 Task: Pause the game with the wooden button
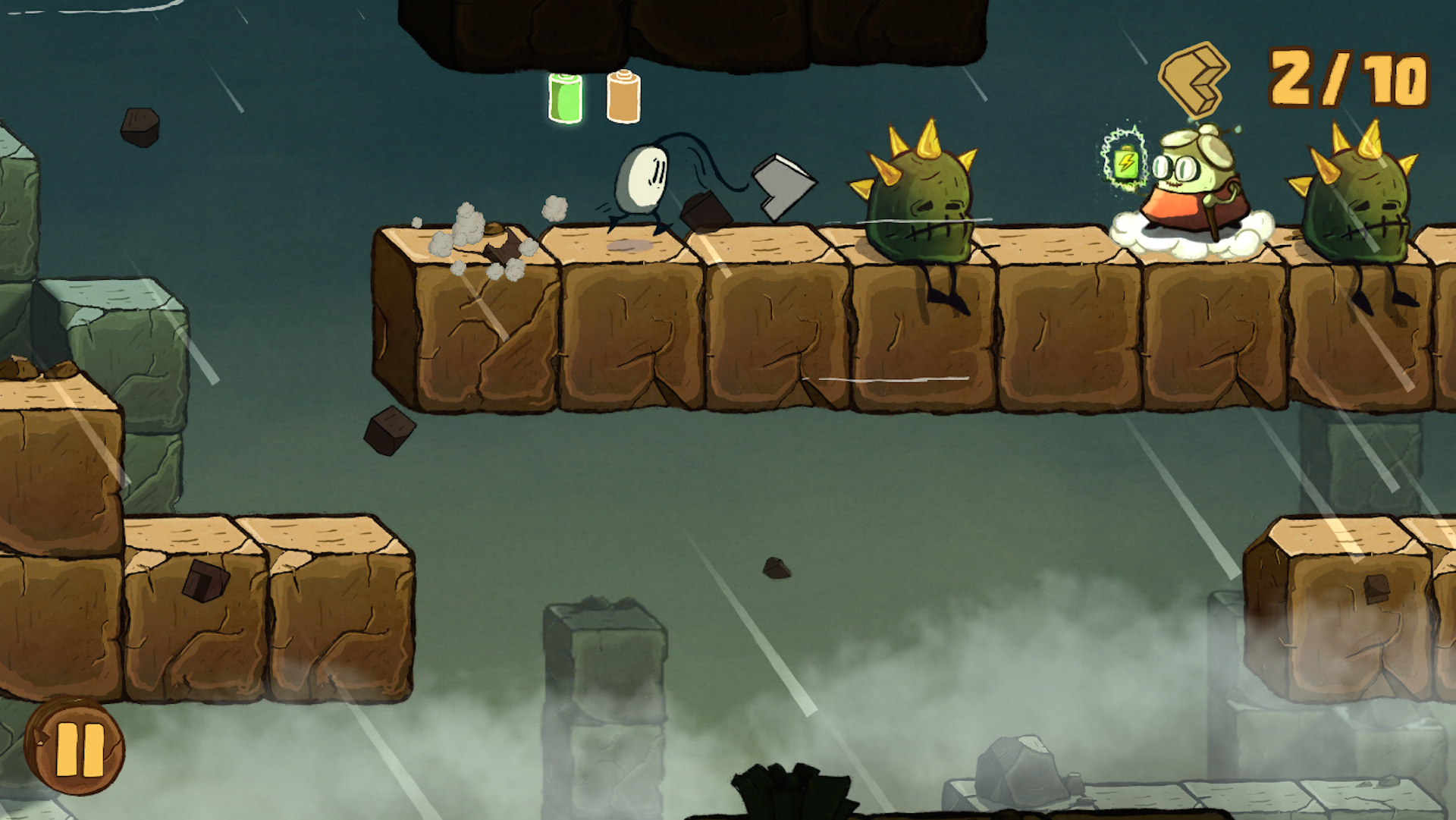point(76,747)
